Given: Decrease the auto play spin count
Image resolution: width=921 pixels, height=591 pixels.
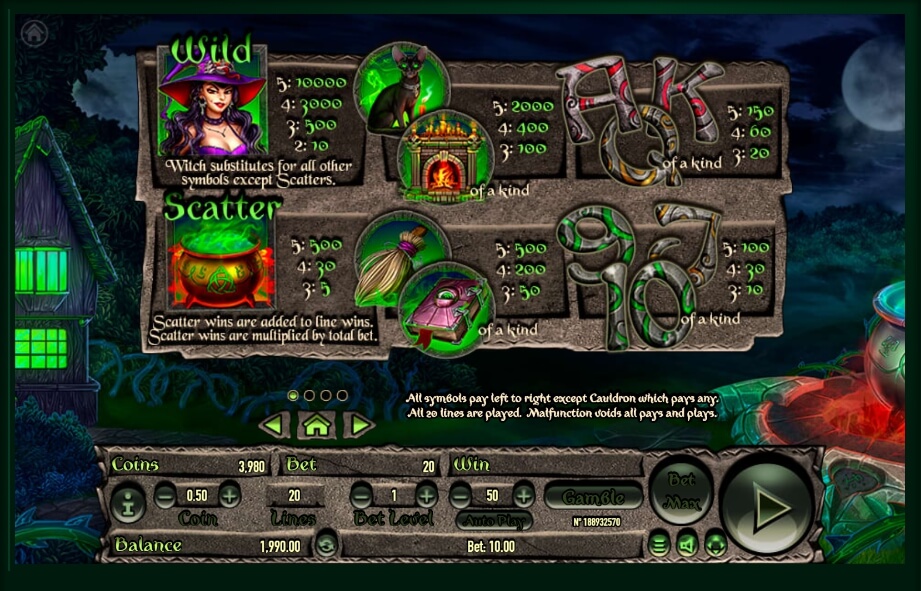Looking at the screenshot, I should click(x=460, y=495).
